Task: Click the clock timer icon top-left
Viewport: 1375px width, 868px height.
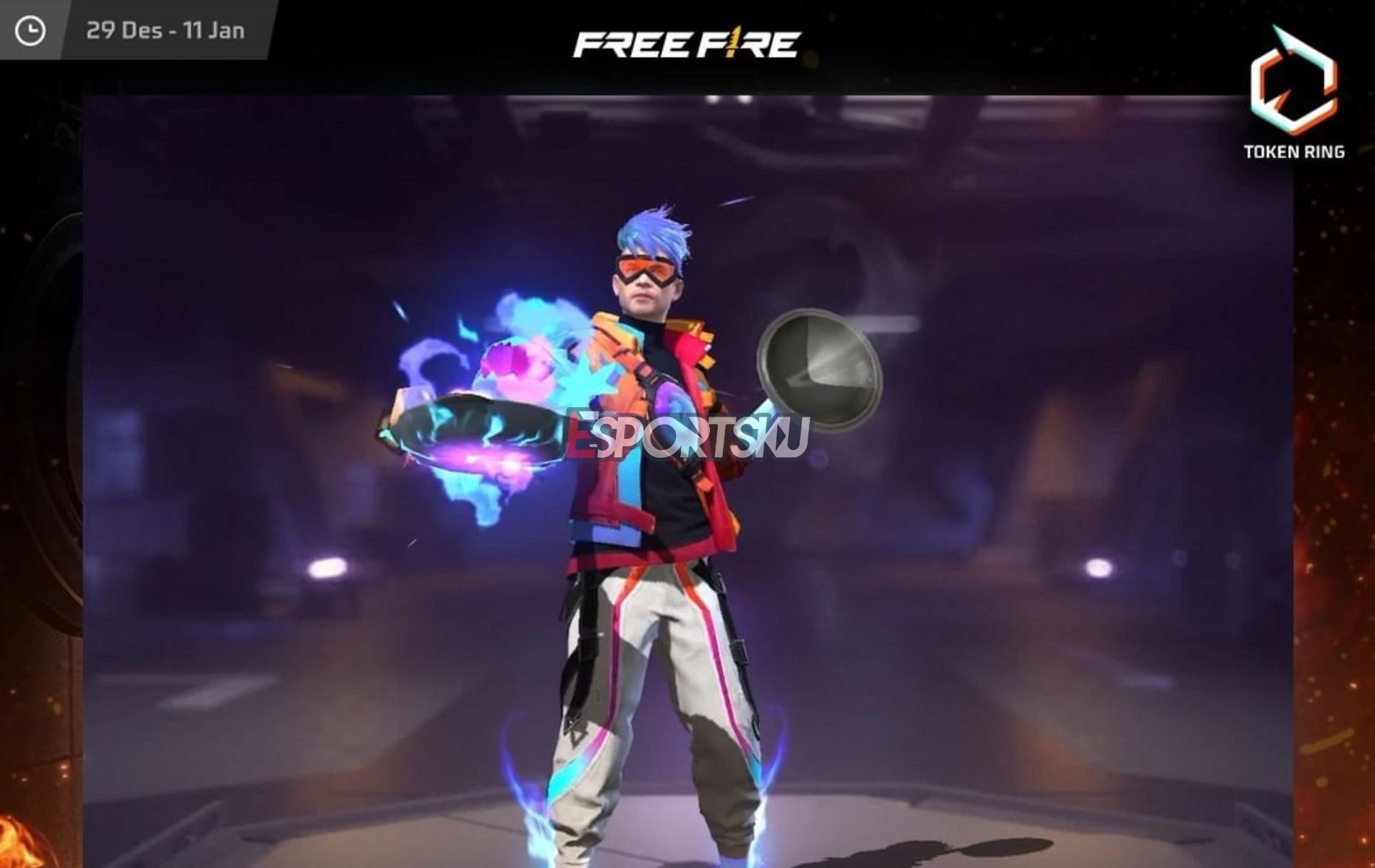Action: [29, 29]
